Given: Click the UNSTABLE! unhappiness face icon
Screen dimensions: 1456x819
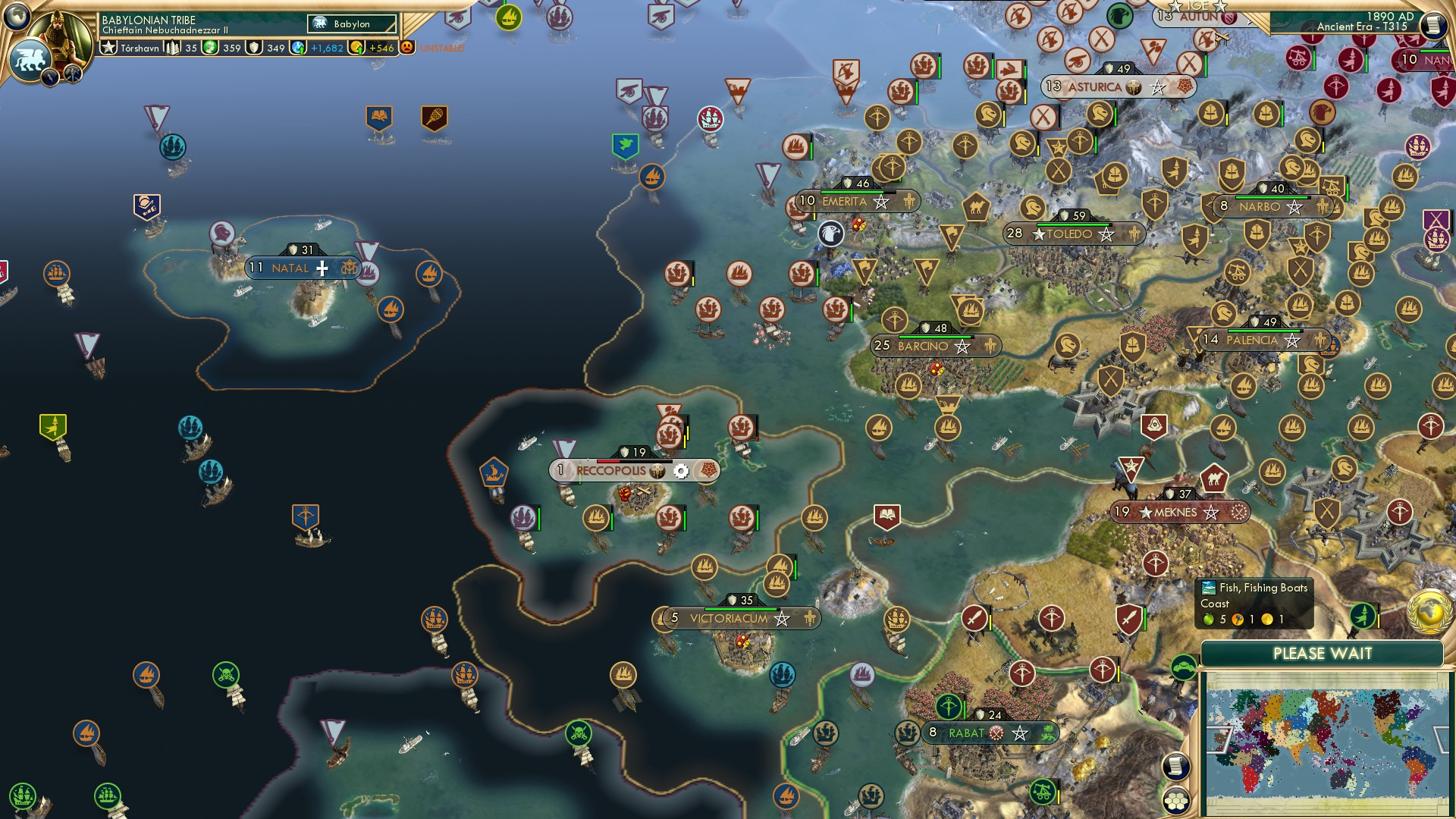Looking at the screenshot, I should (x=409, y=45).
